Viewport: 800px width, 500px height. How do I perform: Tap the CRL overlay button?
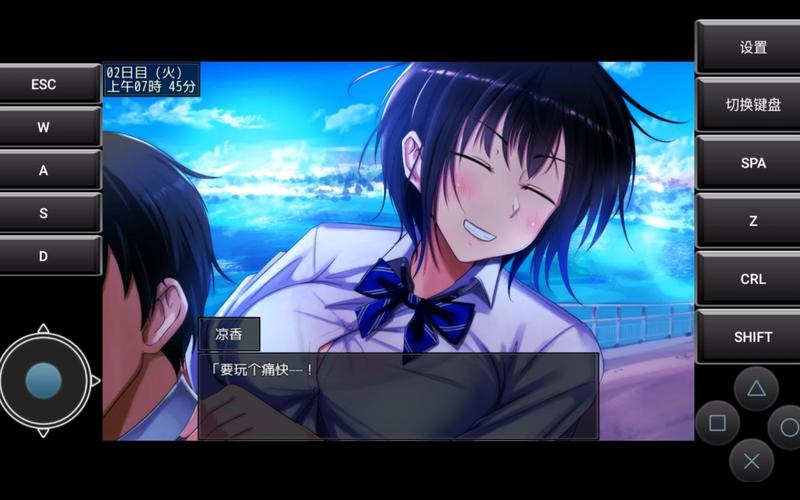752,279
